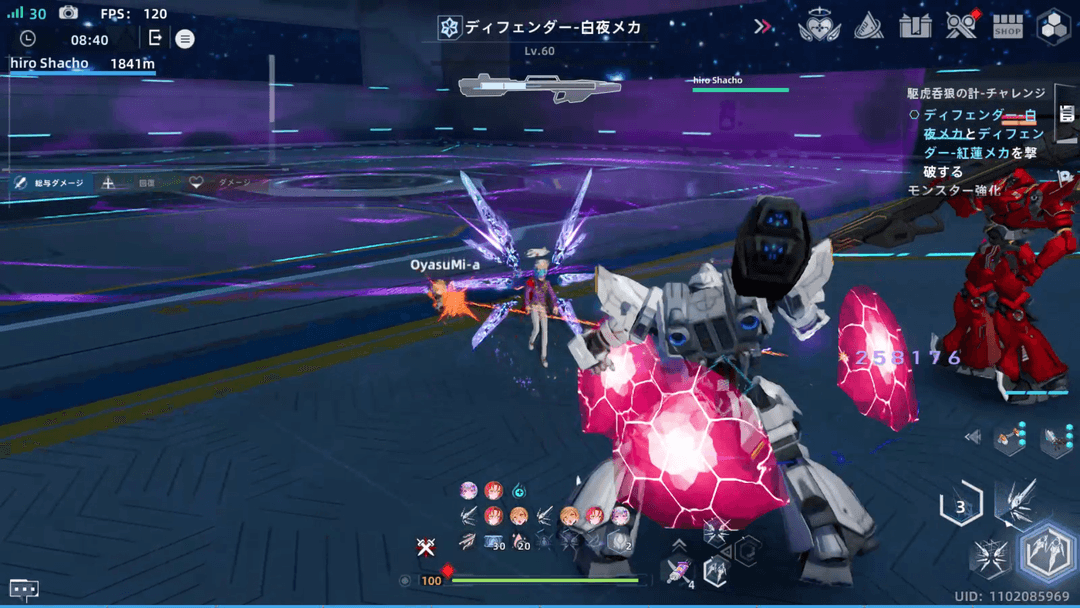Activate the hexagon skill showing number 3
1080x608 pixels.
pyautogui.click(x=961, y=506)
